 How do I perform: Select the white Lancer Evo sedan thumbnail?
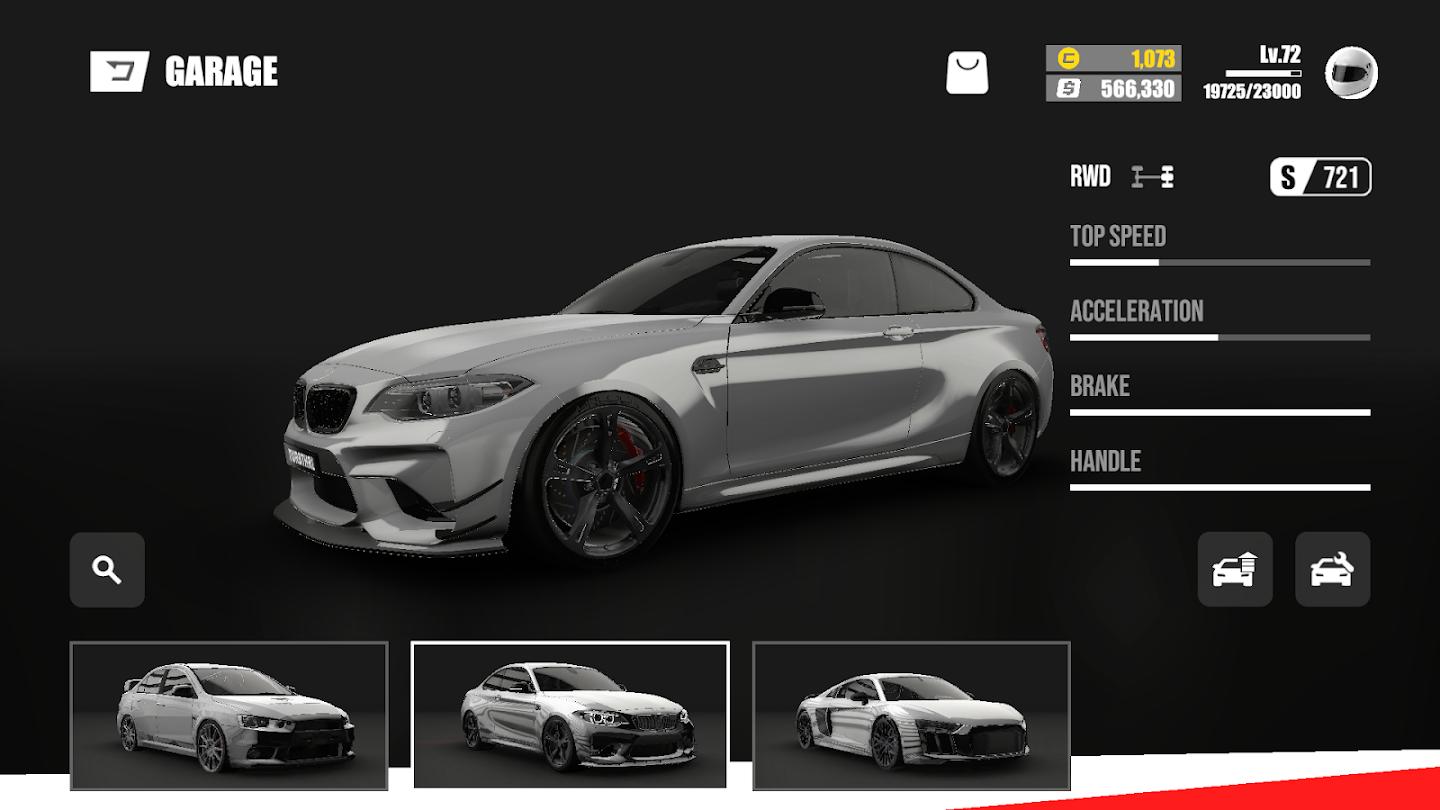coord(229,715)
